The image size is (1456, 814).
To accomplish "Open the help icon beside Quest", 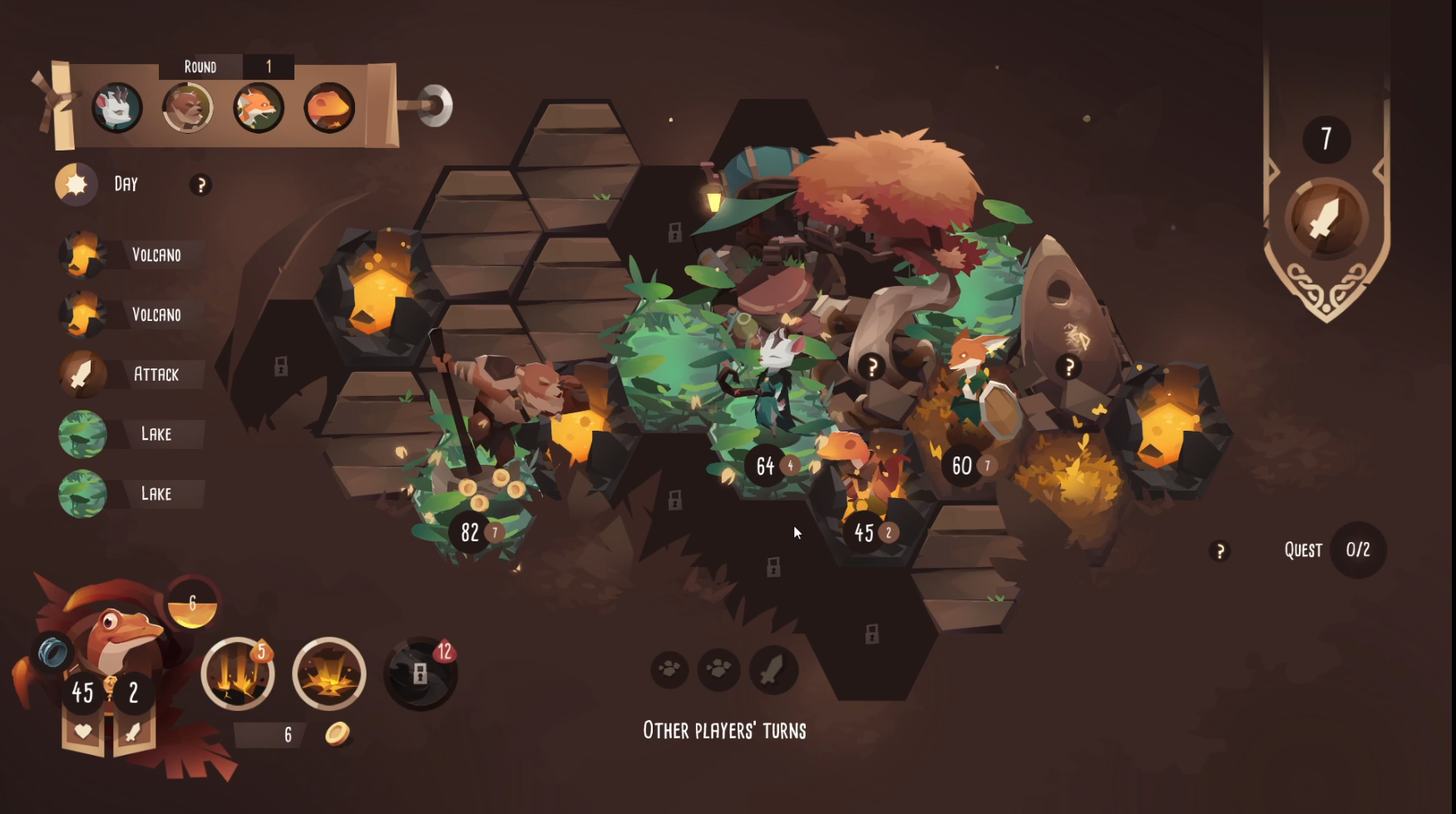I will click(1220, 550).
